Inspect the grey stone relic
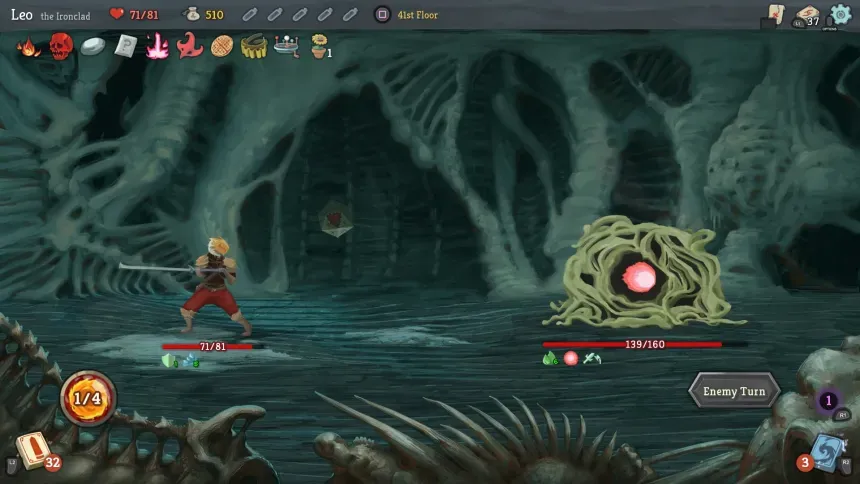The height and width of the screenshot is (484, 860). point(93,46)
